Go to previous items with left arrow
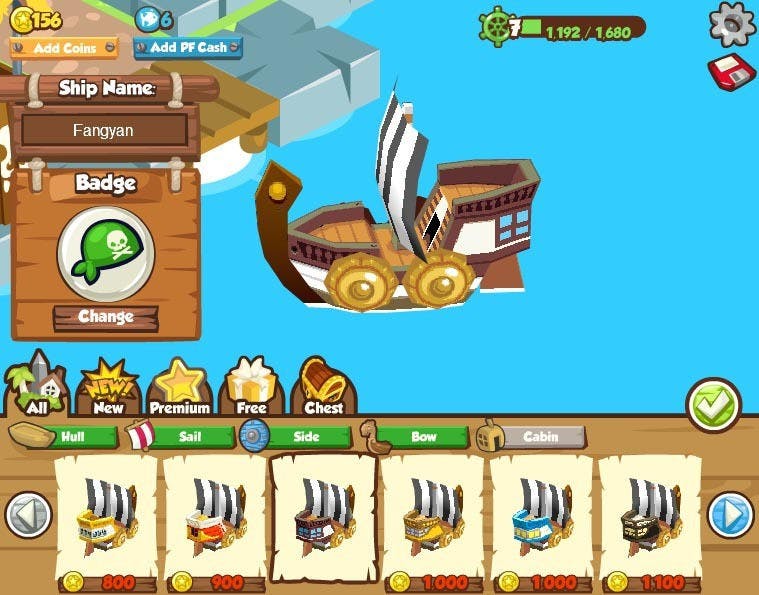Image resolution: width=759 pixels, height=595 pixels. click(x=28, y=516)
